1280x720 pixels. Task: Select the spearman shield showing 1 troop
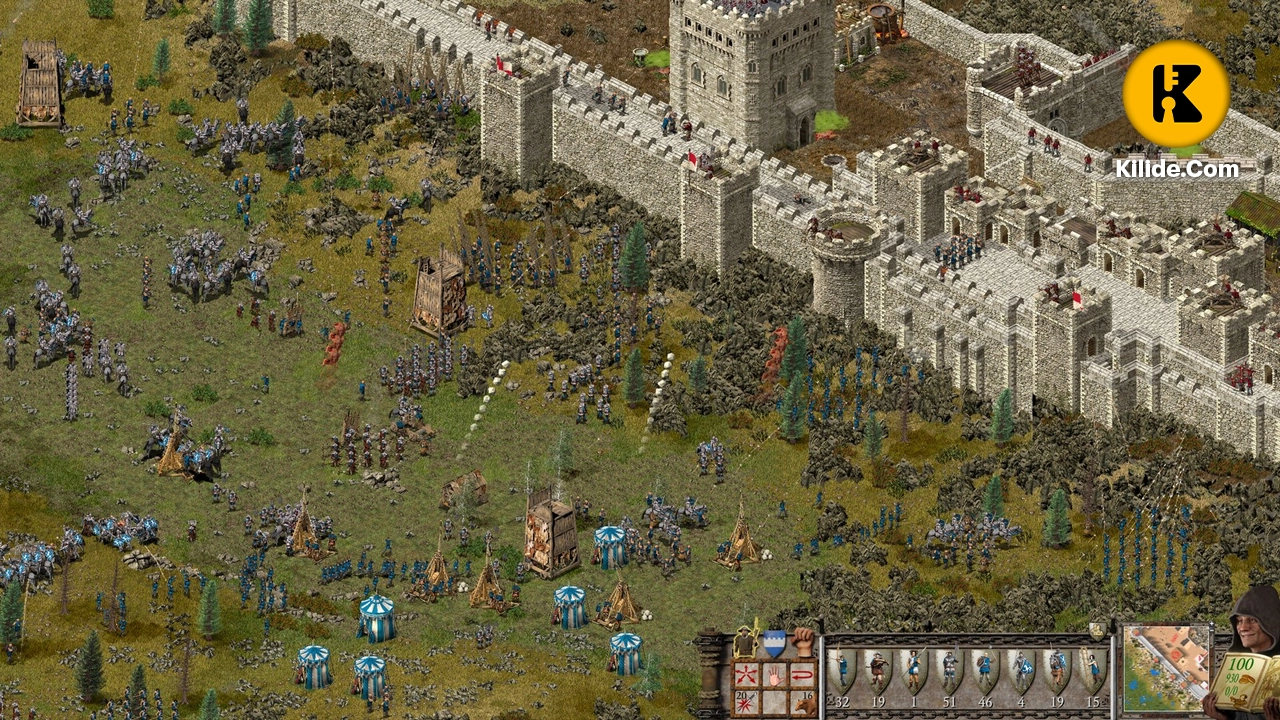[x=913, y=667]
